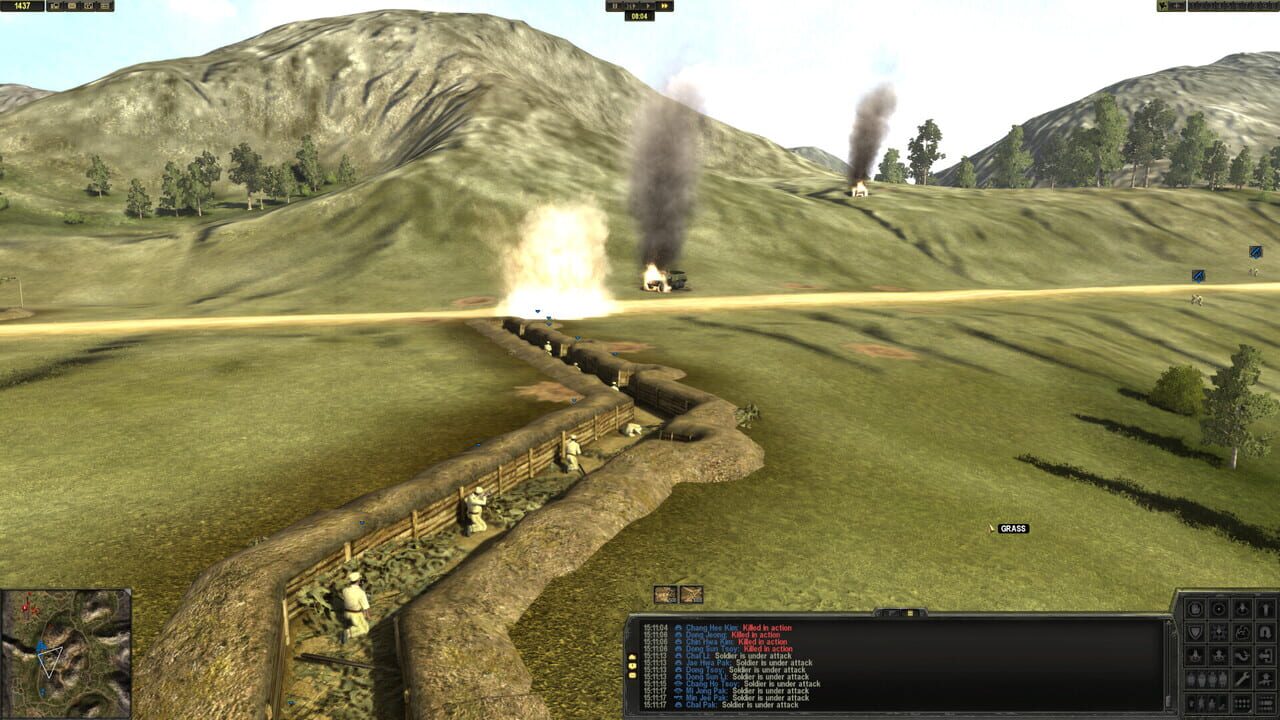Image resolution: width=1280 pixels, height=720 pixels.
Task: Enable fast-forward time acceleration
Action: point(665,6)
